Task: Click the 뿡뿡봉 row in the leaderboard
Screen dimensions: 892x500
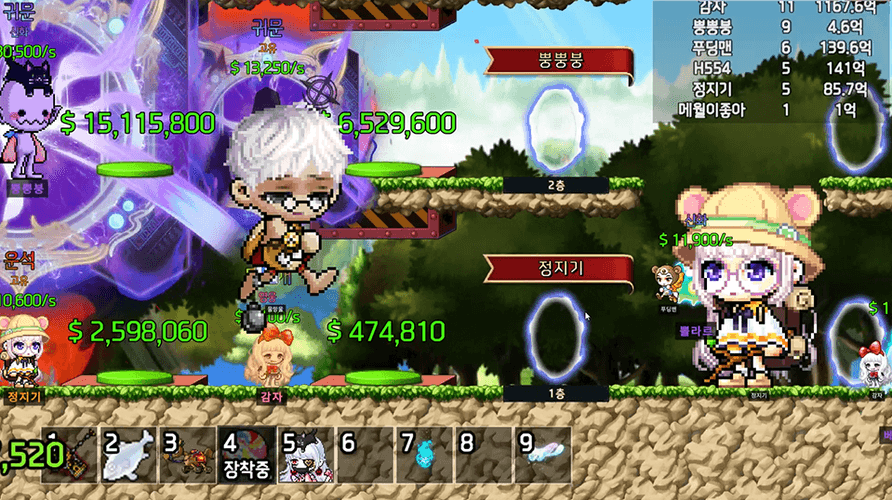Action: (770, 28)
